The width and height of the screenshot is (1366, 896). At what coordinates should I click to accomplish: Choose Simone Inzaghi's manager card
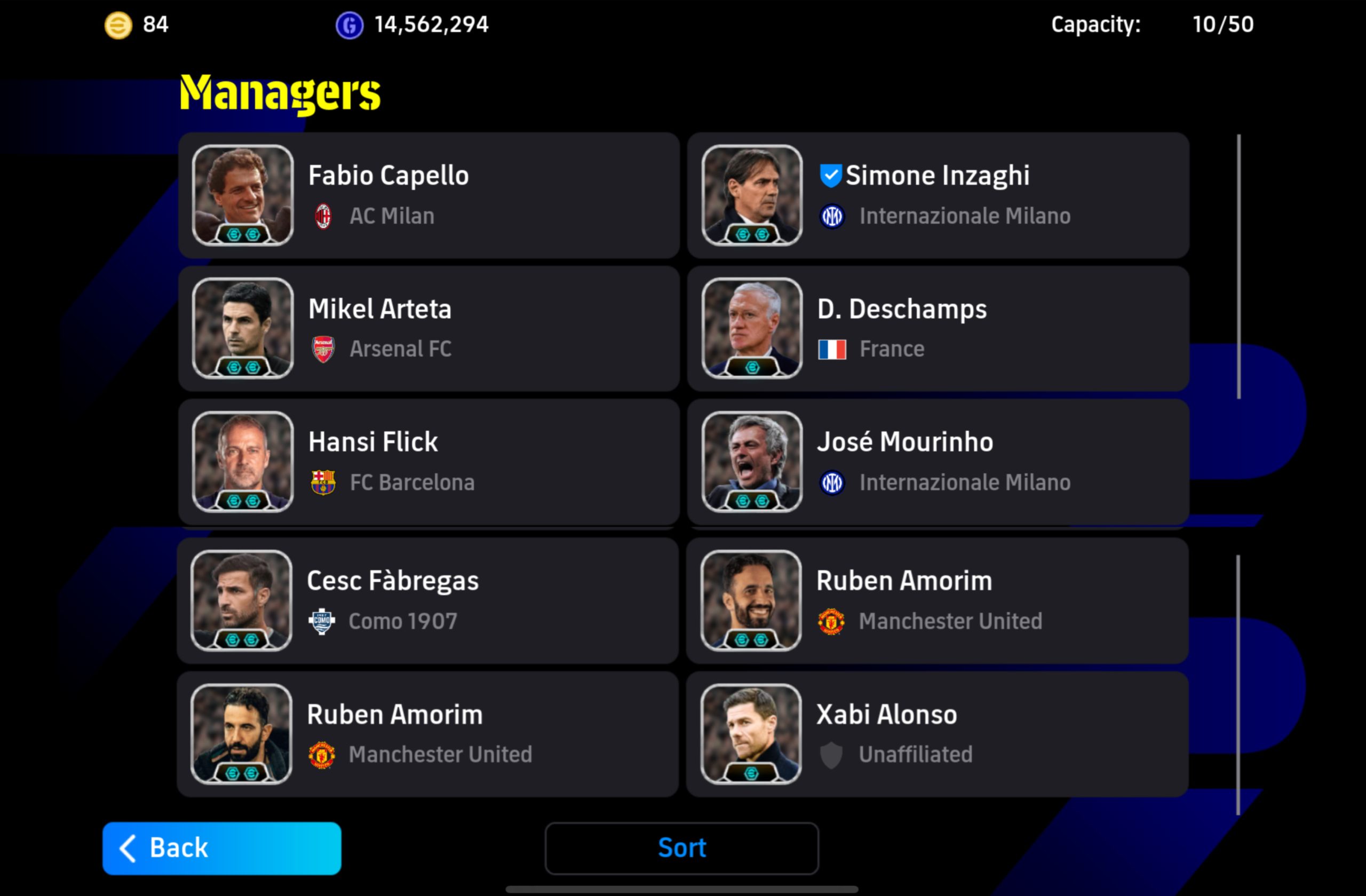tap(938, 195)
